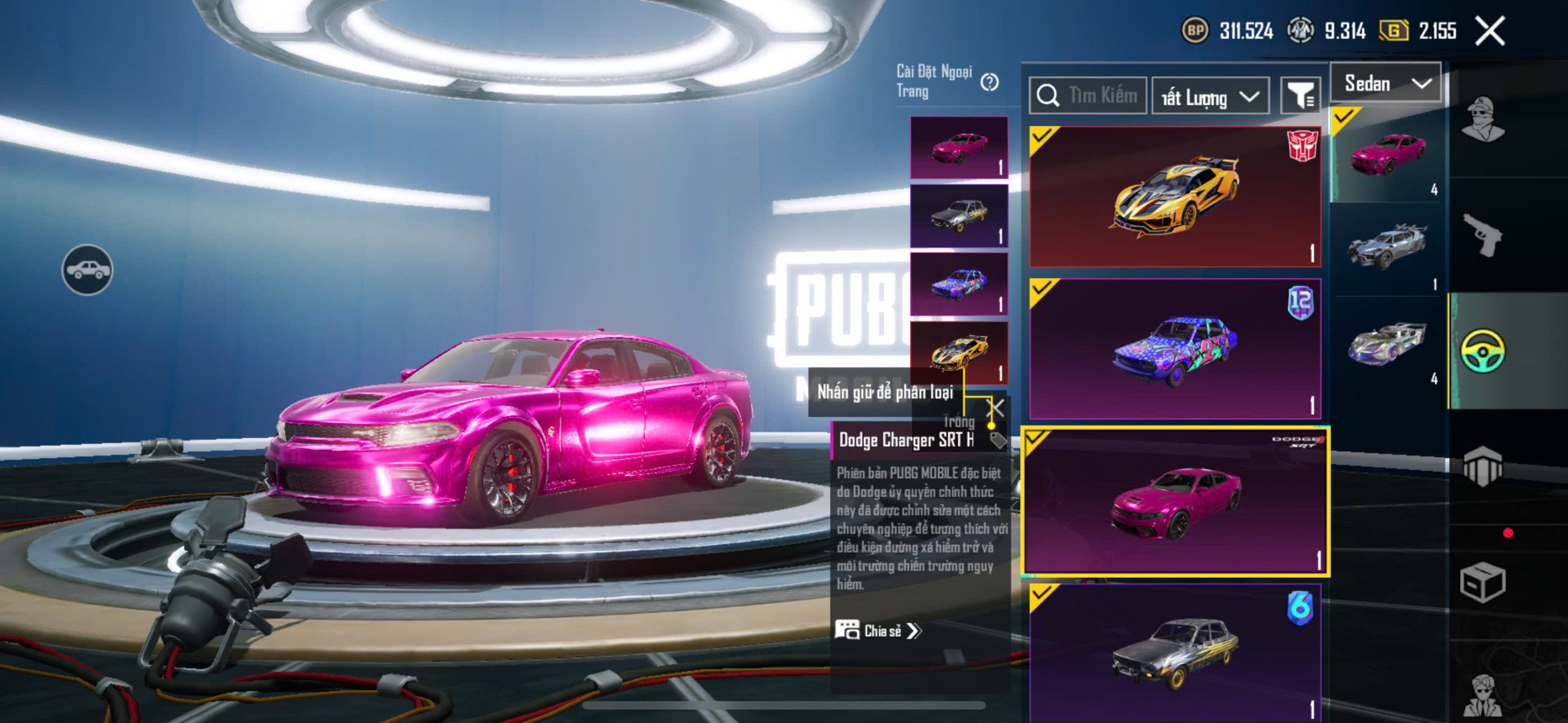The width and height of the screenshot is (1568, 723).
Task: Open Cài Đặt Ngoại Trang help icon
Action: tap(989, 82)
